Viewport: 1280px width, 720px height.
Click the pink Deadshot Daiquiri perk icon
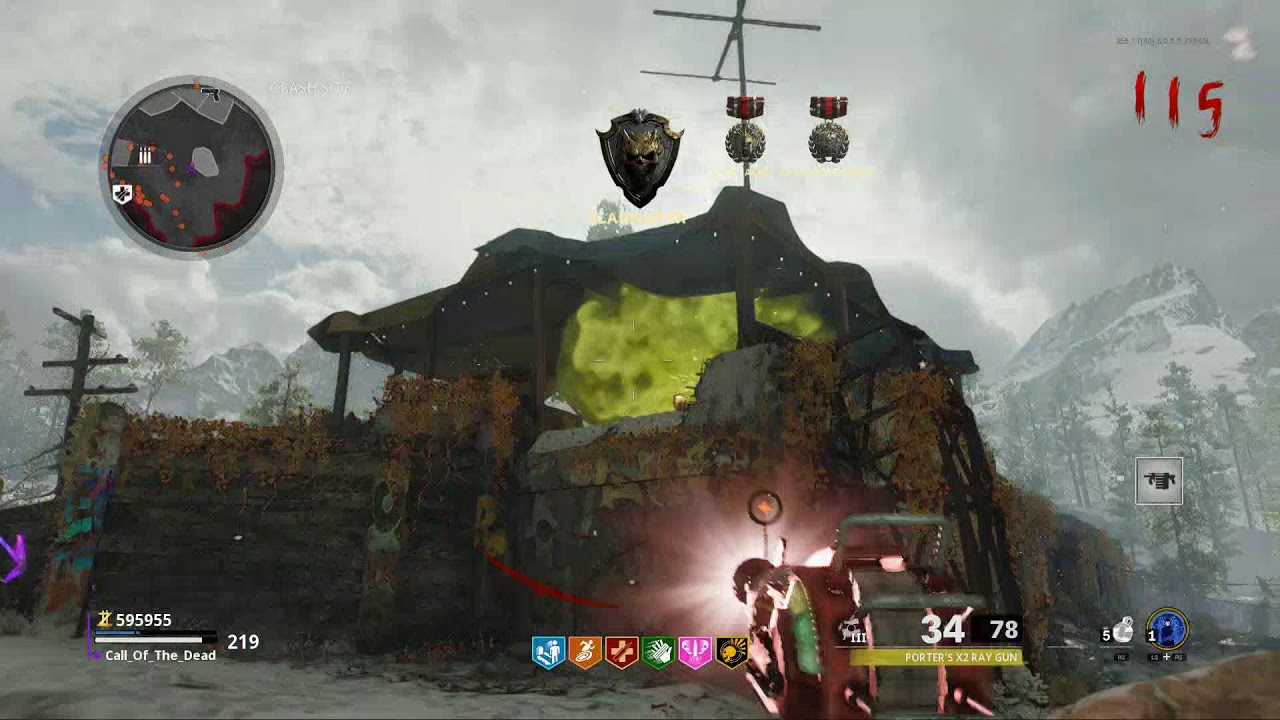pos(694,653)
